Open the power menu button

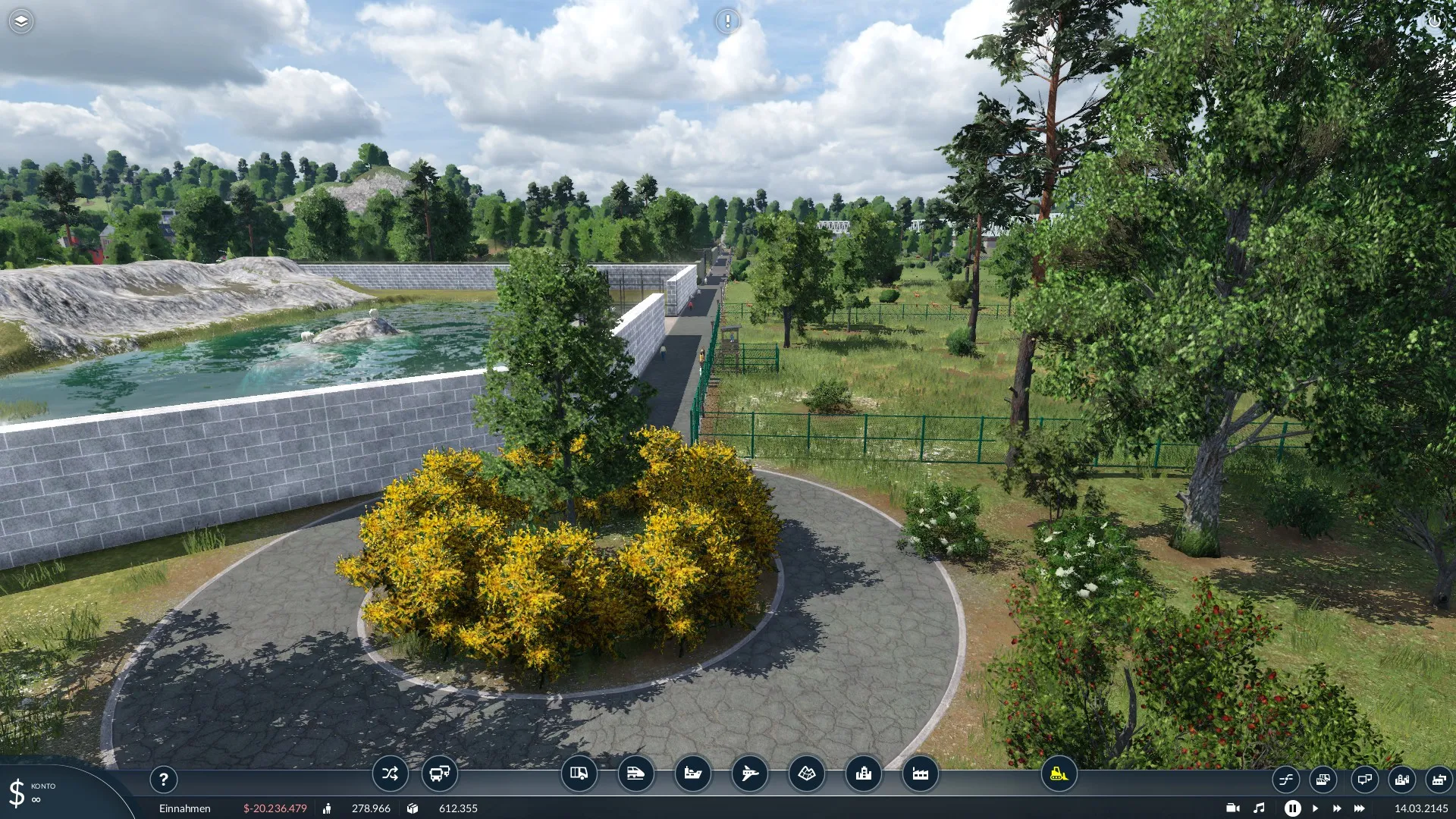[x=1434, y=21]
